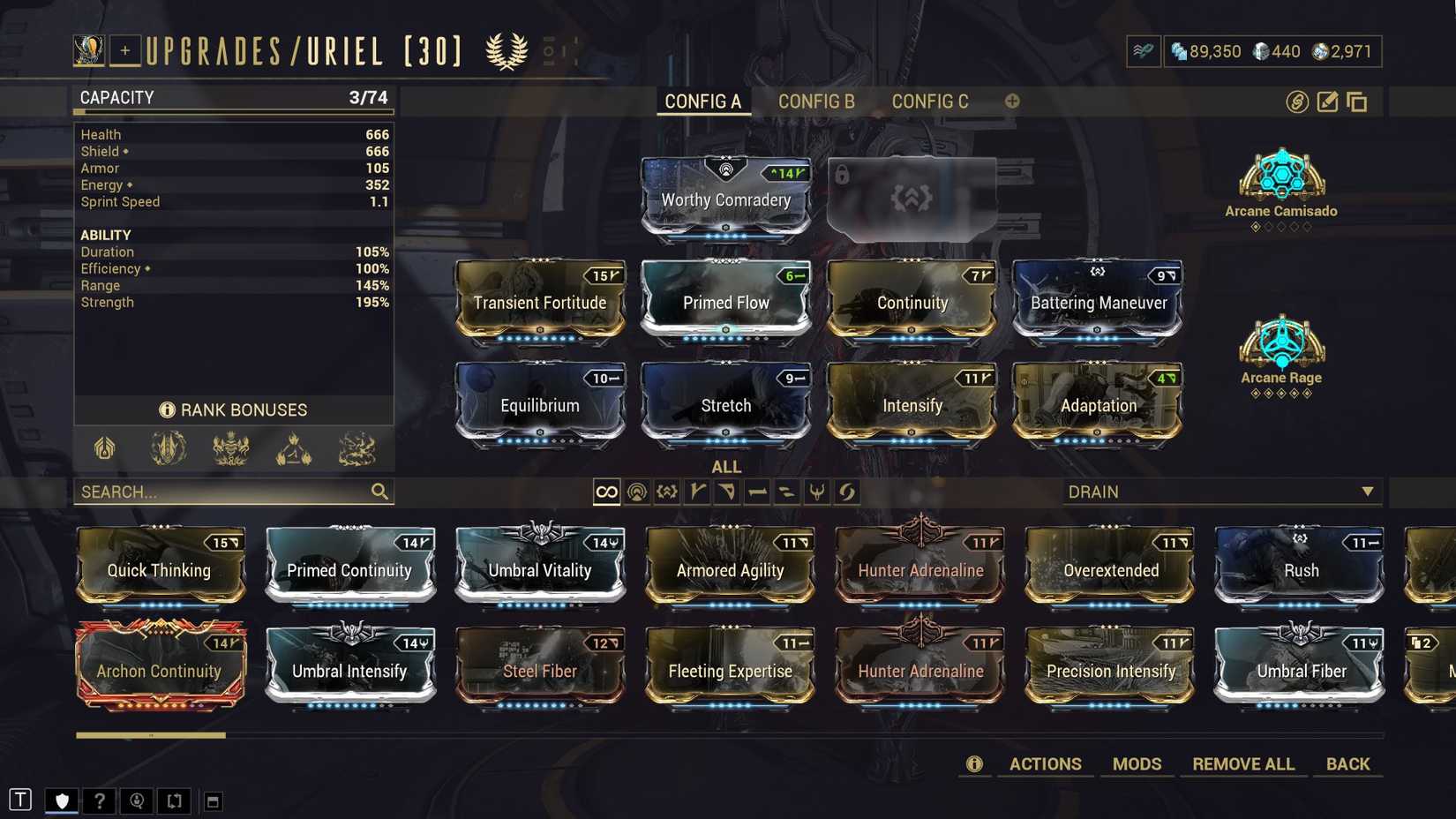Filter mods by Madurai V polarity
Screen dimensions: 1456x819
pyautogui.click(x=698, y=492)
